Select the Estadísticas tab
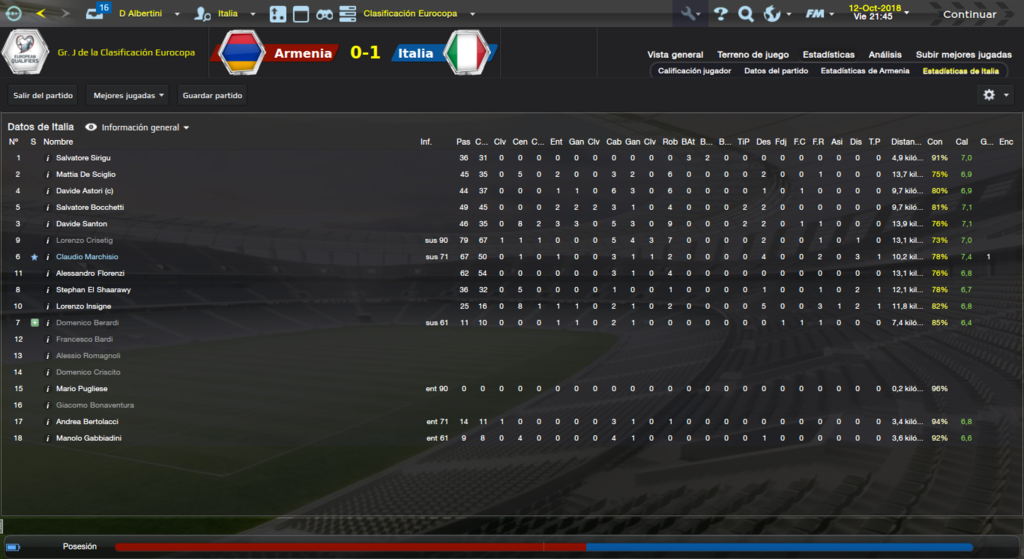Screen dimensions: 1024x559 pos(828,55)
